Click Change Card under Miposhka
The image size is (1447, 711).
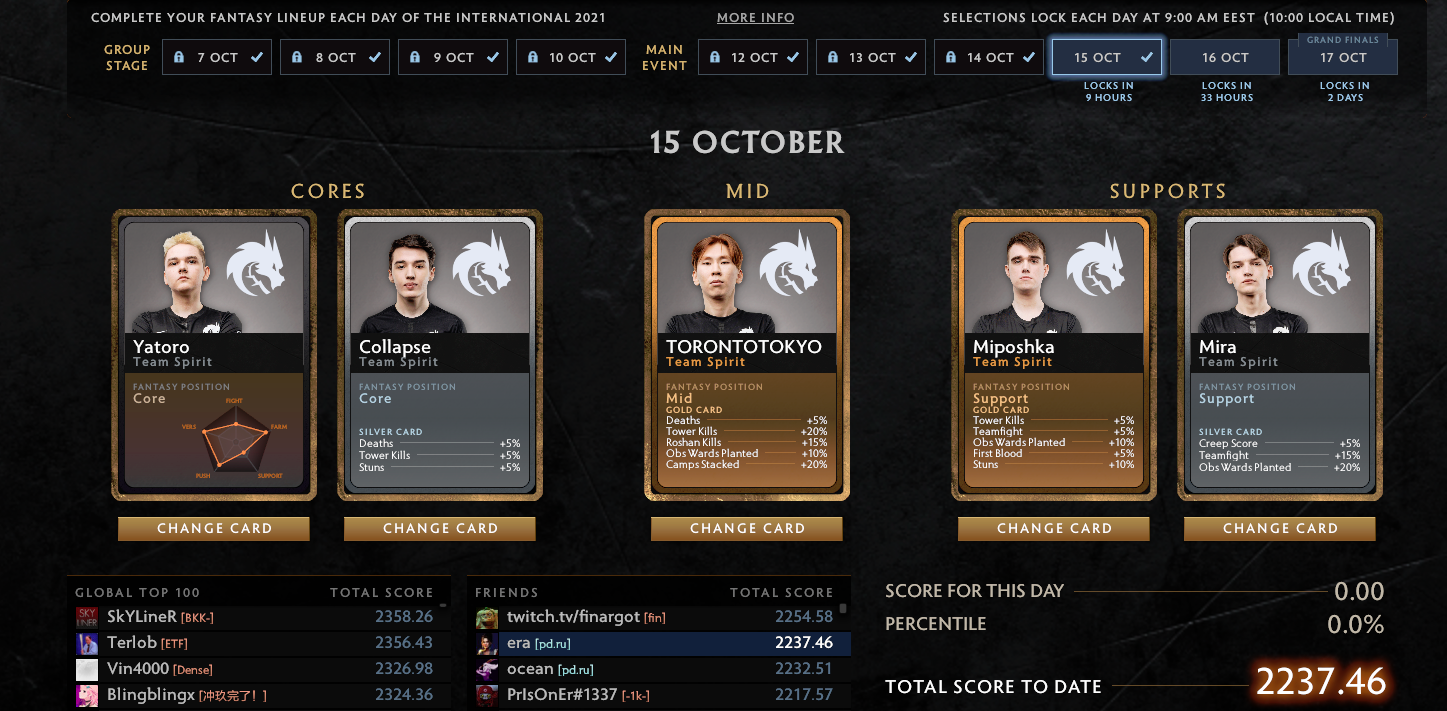[1054, 528]
